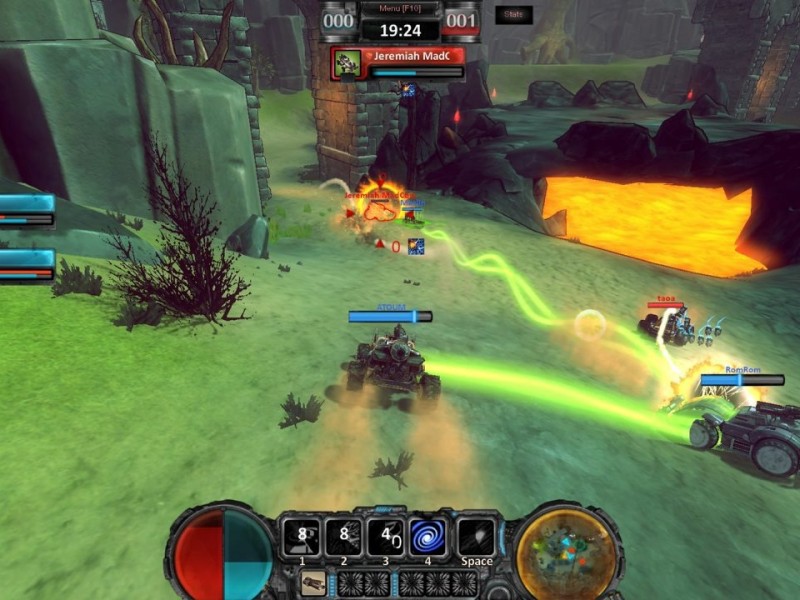Use the Space ability icon
Screen dimensions: 800x600
point(476,537)
